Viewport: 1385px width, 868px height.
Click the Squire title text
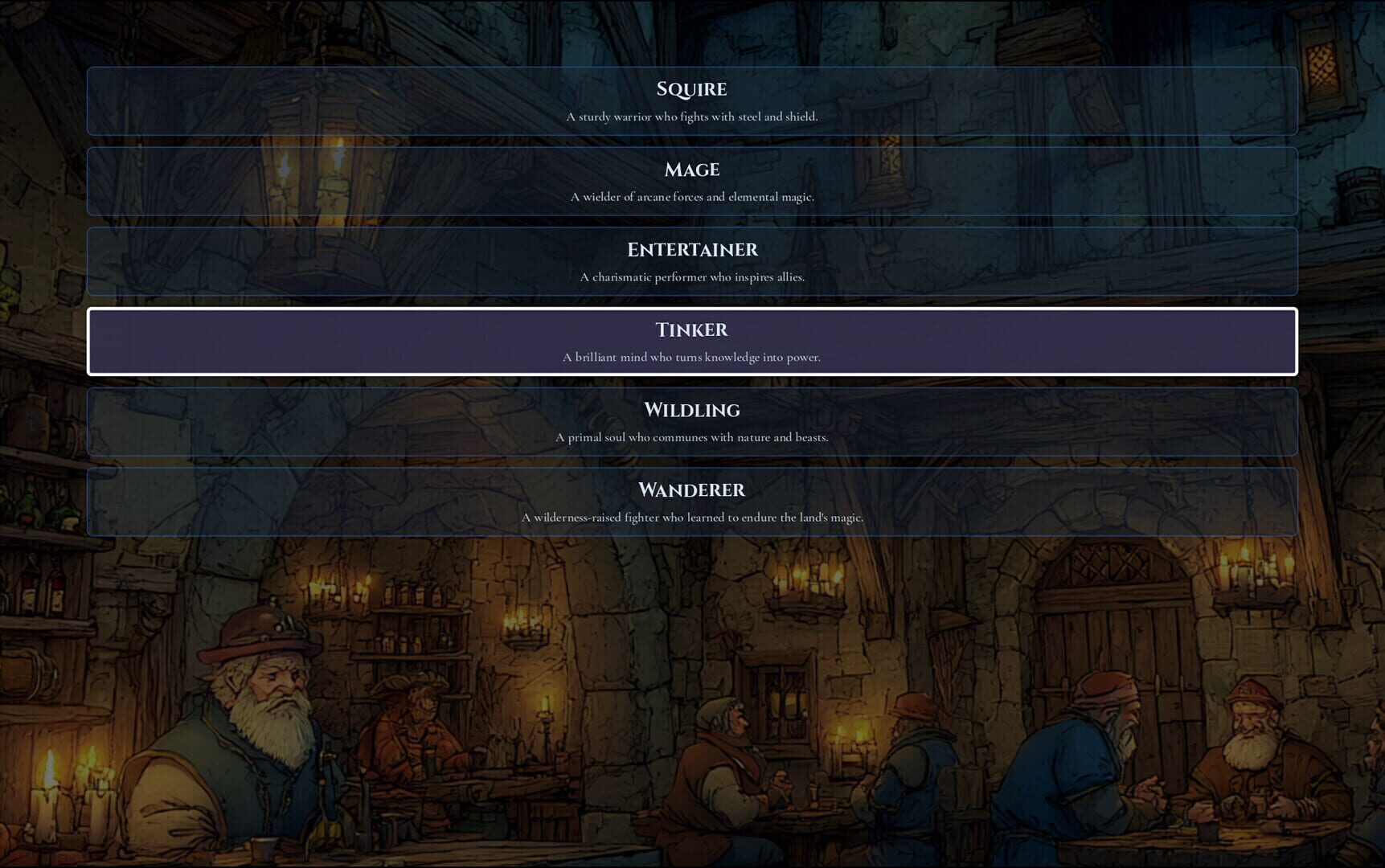pos(691,89)
